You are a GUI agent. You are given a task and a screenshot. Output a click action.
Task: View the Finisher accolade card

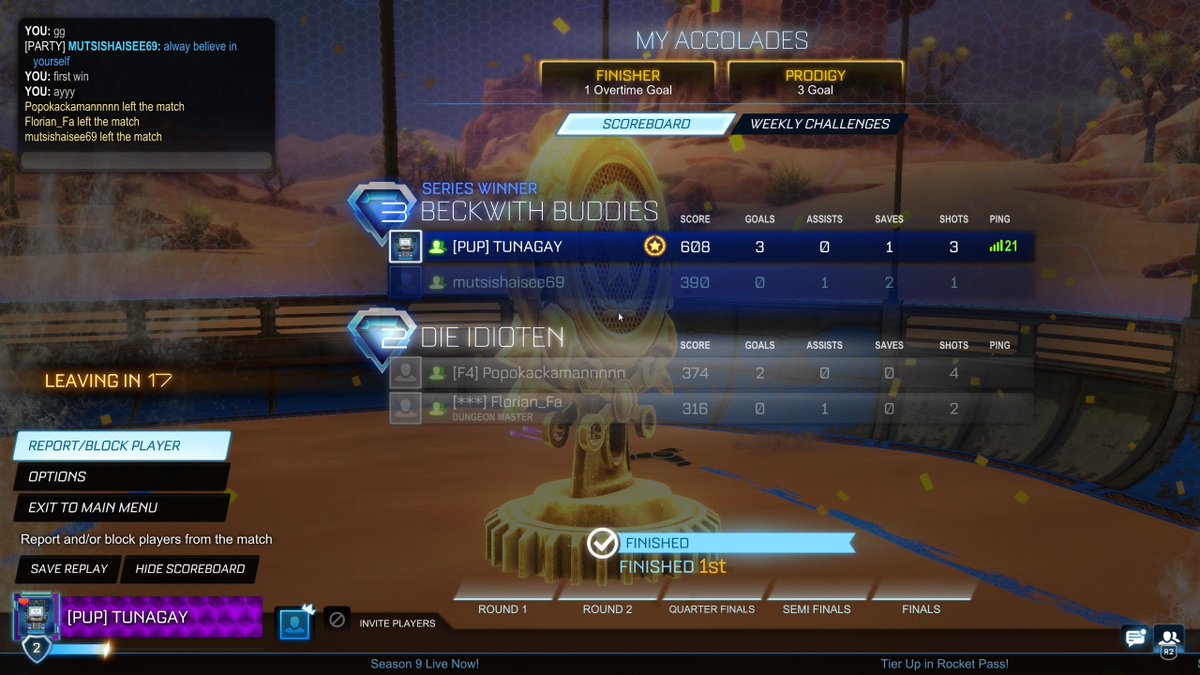(627, 82)
